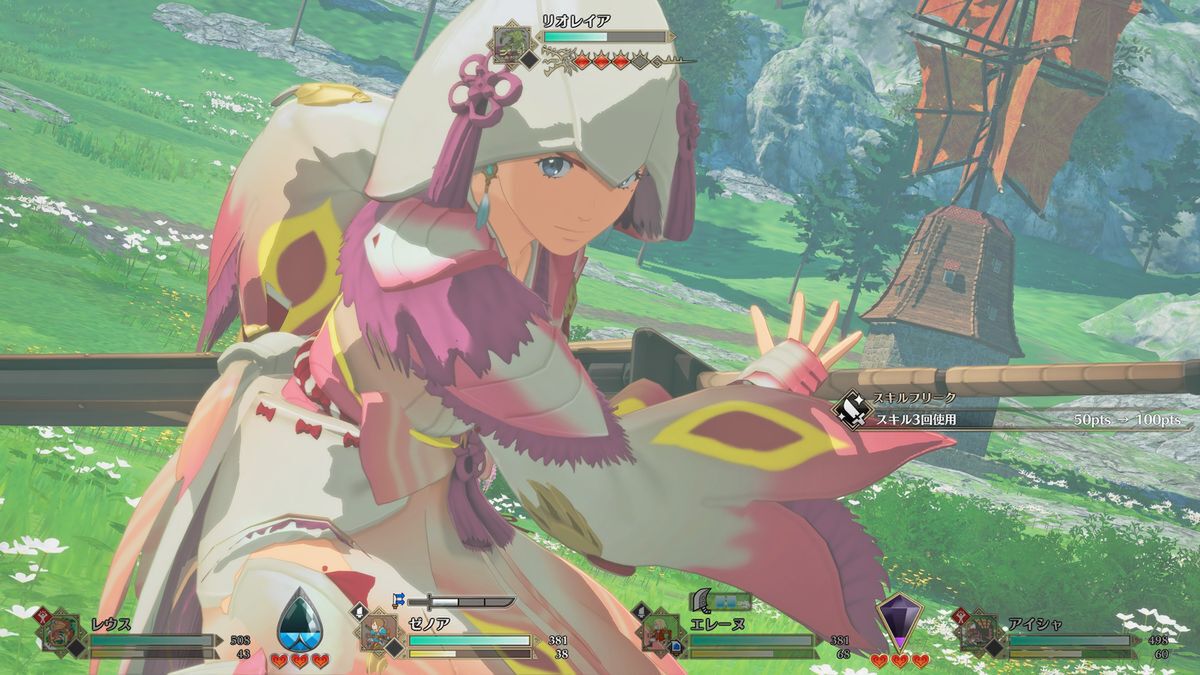Click the スキルフリーク bonus icon
The image size is (1200, 675).
point(852,409)
